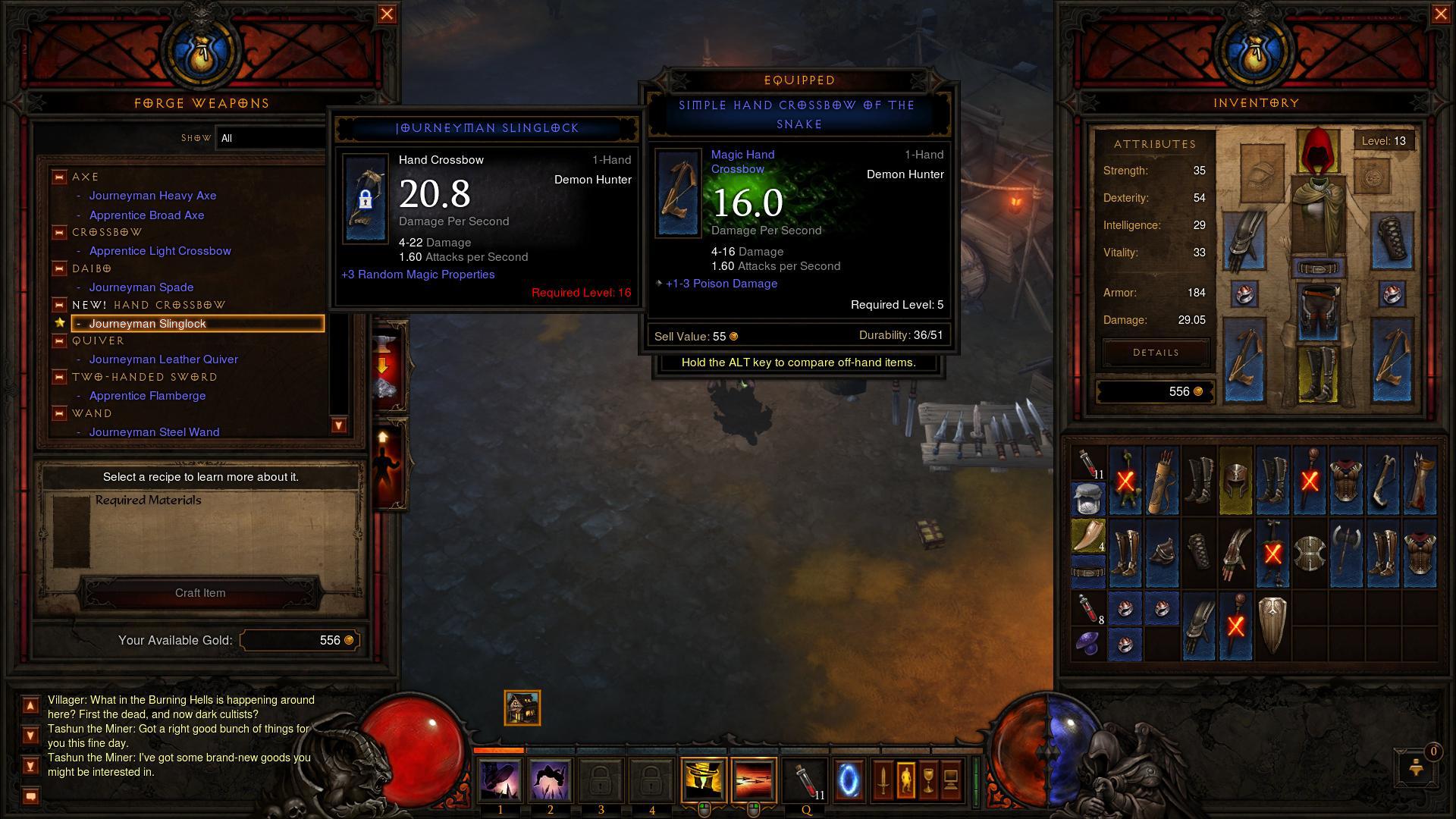Click the locked skill slot 3
1456x819 pixels.
point(601,780)
